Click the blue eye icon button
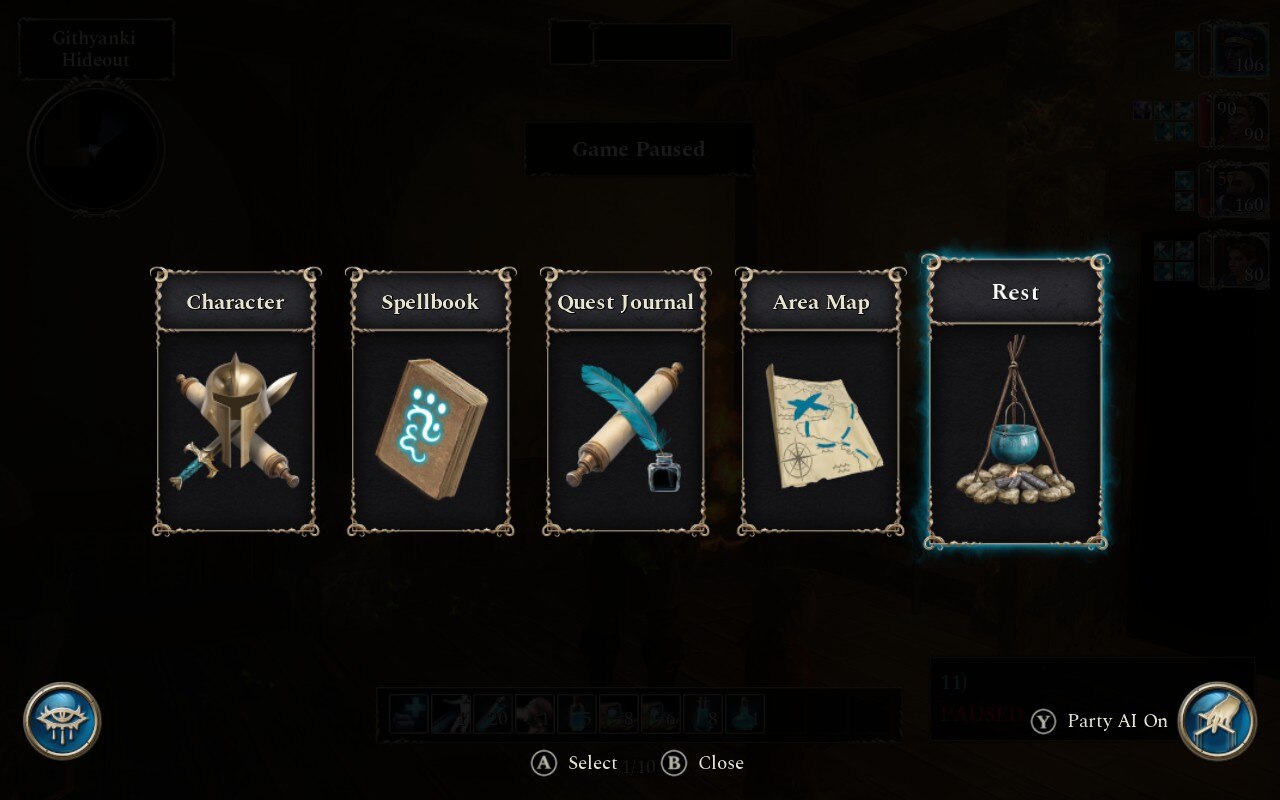This screenshot has height=800, width=1280. [x=62, y=720]
